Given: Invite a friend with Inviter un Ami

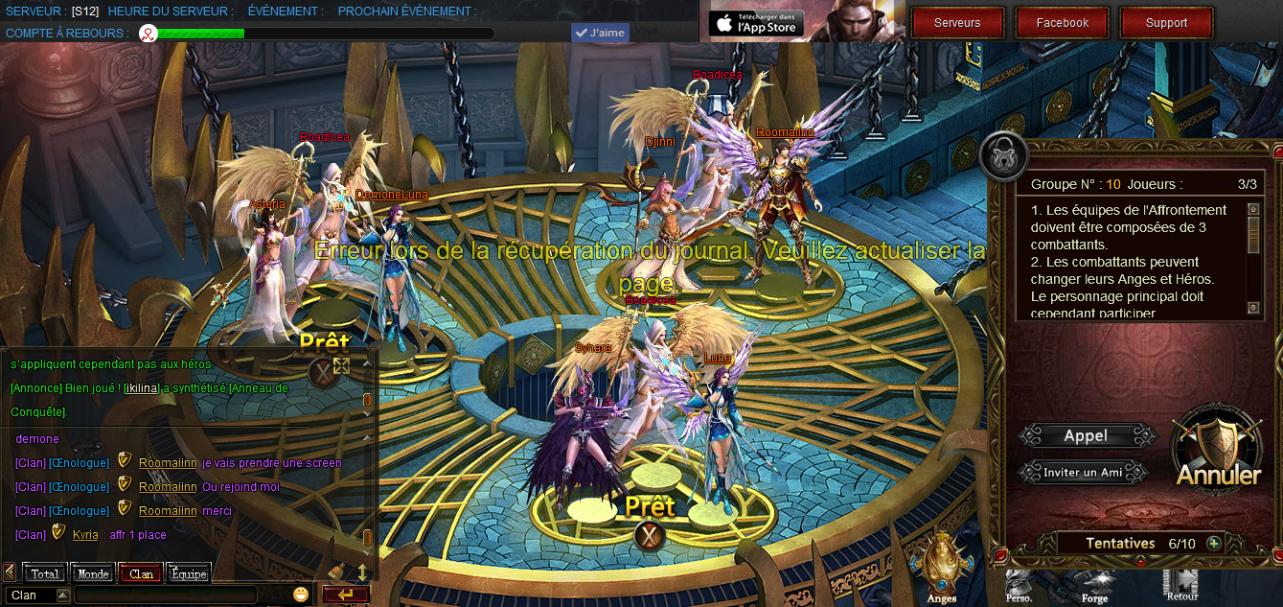Looking at the screenshot, I should 1083,472.
